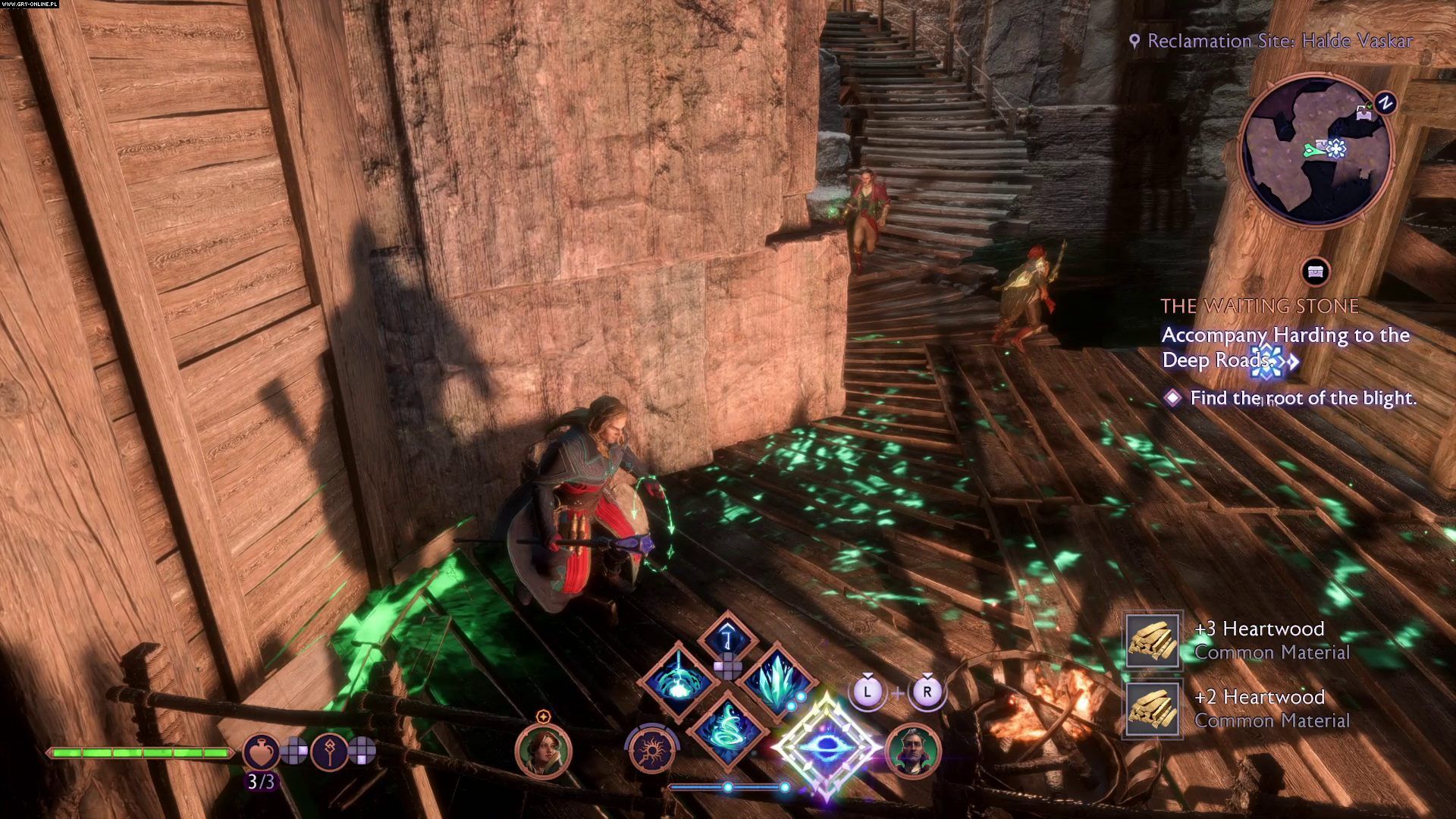Select The Waiting Stone quest tracker
This screenshot has height=819, width=1456.
click(1260, 306)
